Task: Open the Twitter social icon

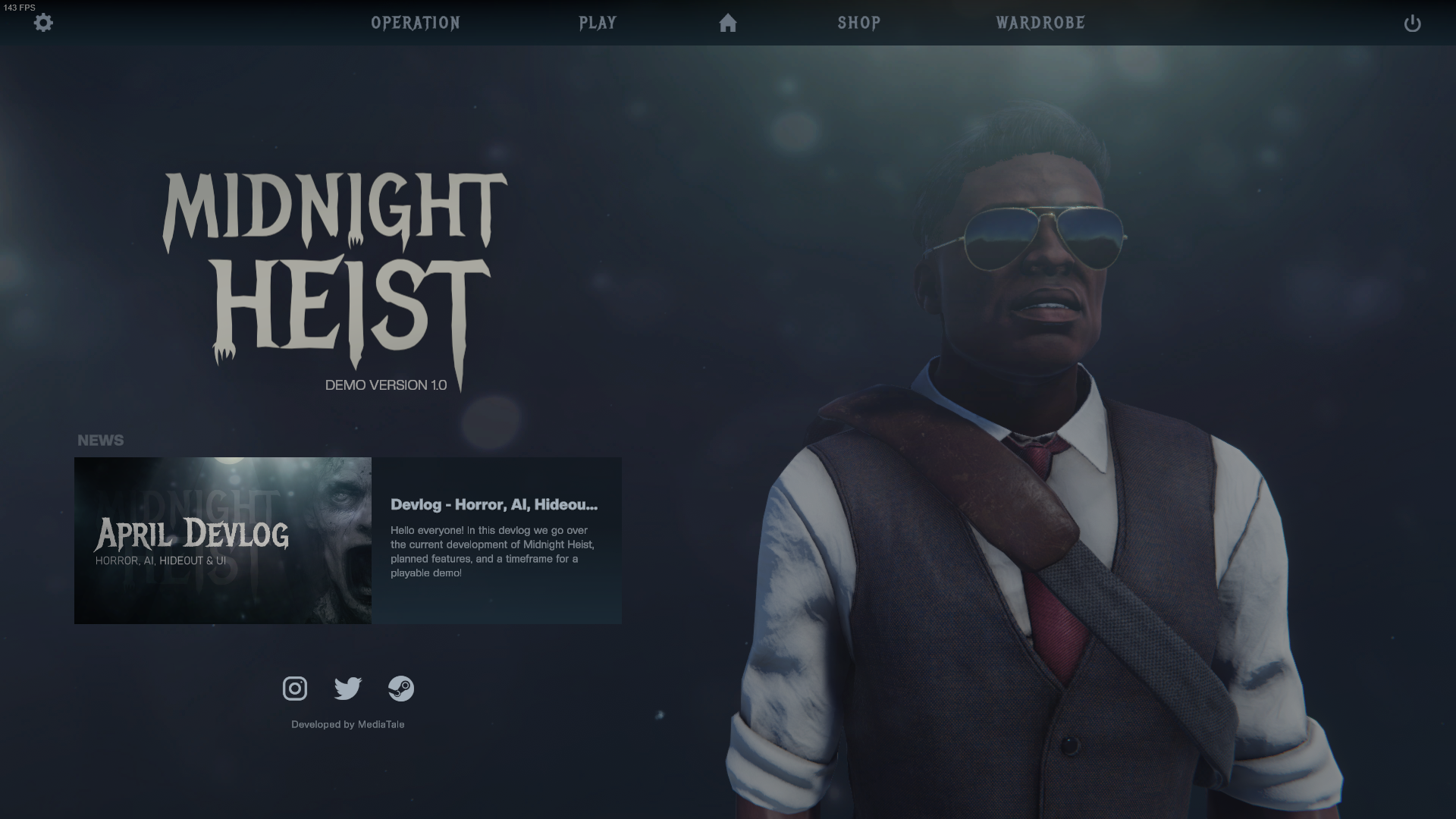Action: point(348,689)
